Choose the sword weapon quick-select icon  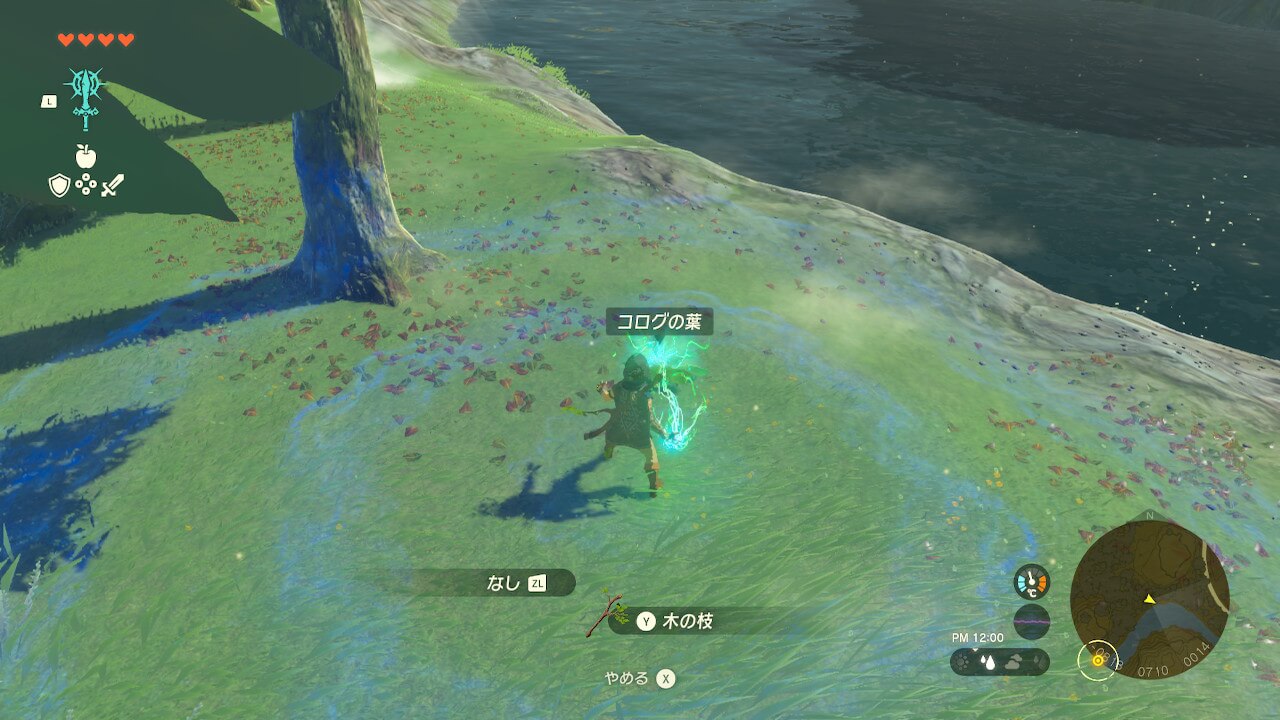click(x=112, y=185)
